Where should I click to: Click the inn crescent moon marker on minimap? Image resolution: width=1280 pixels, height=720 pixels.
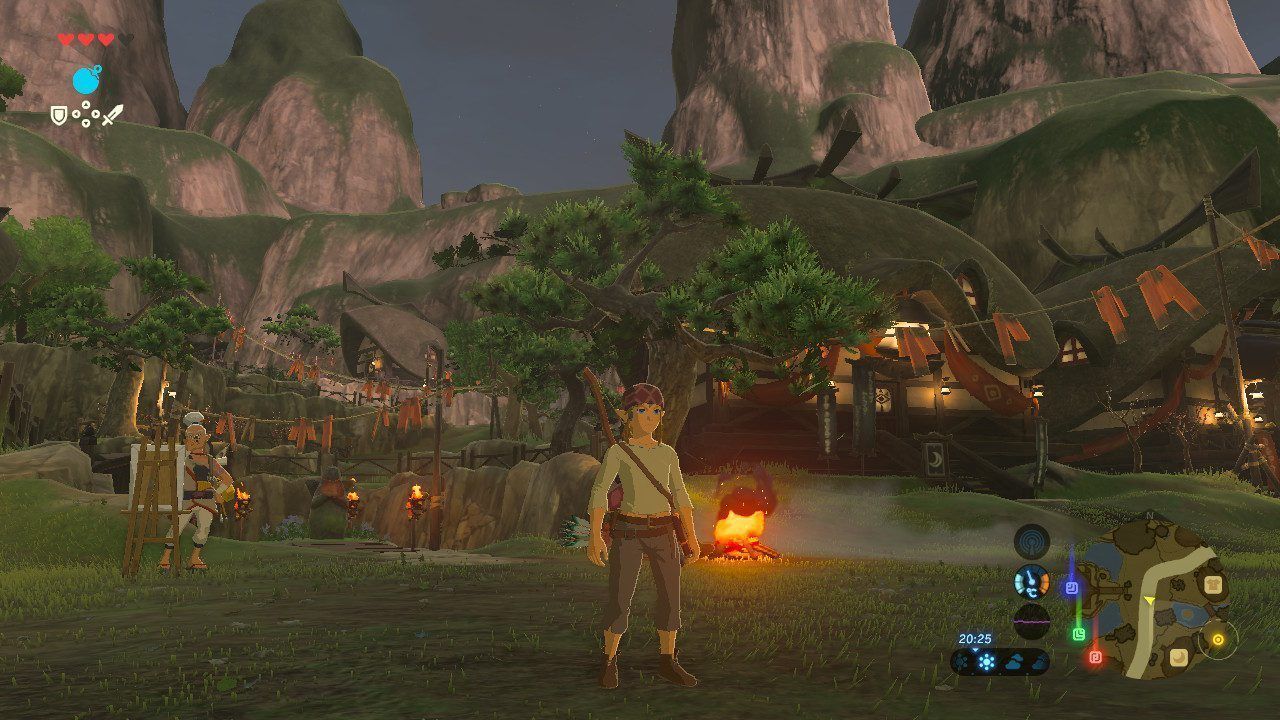coord(1180,657)
